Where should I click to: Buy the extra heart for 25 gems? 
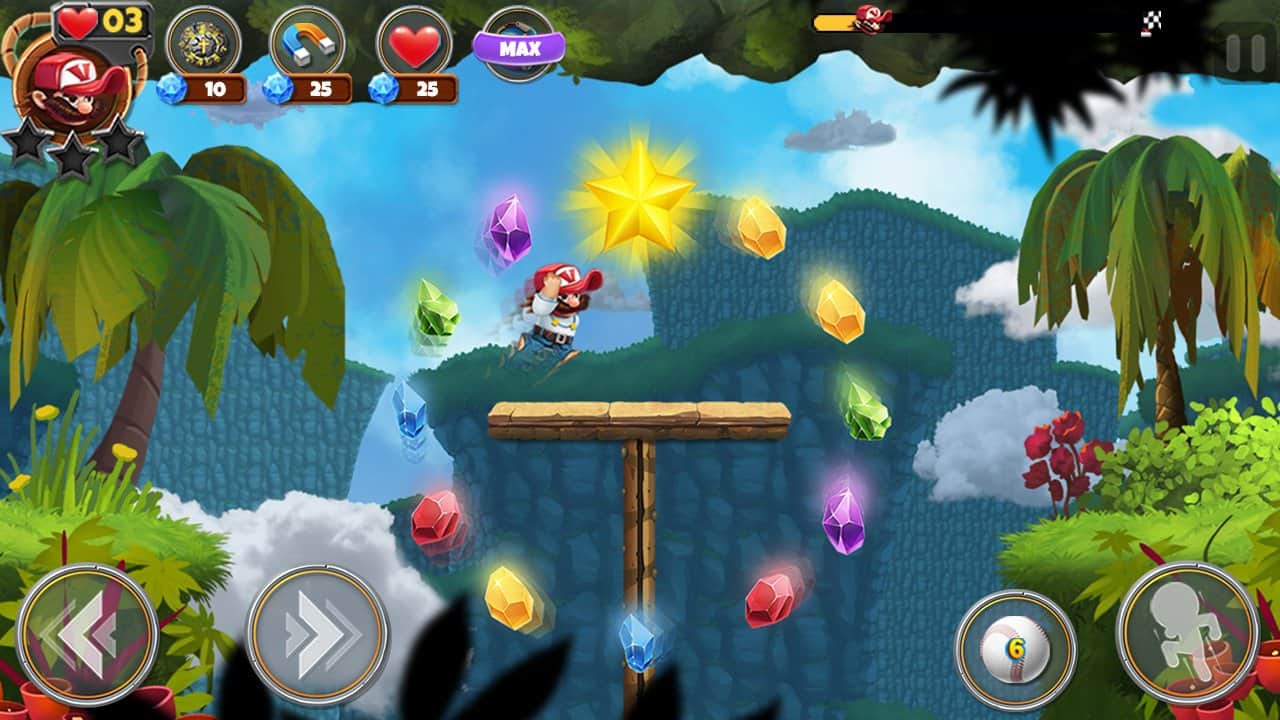coord(414,44)
